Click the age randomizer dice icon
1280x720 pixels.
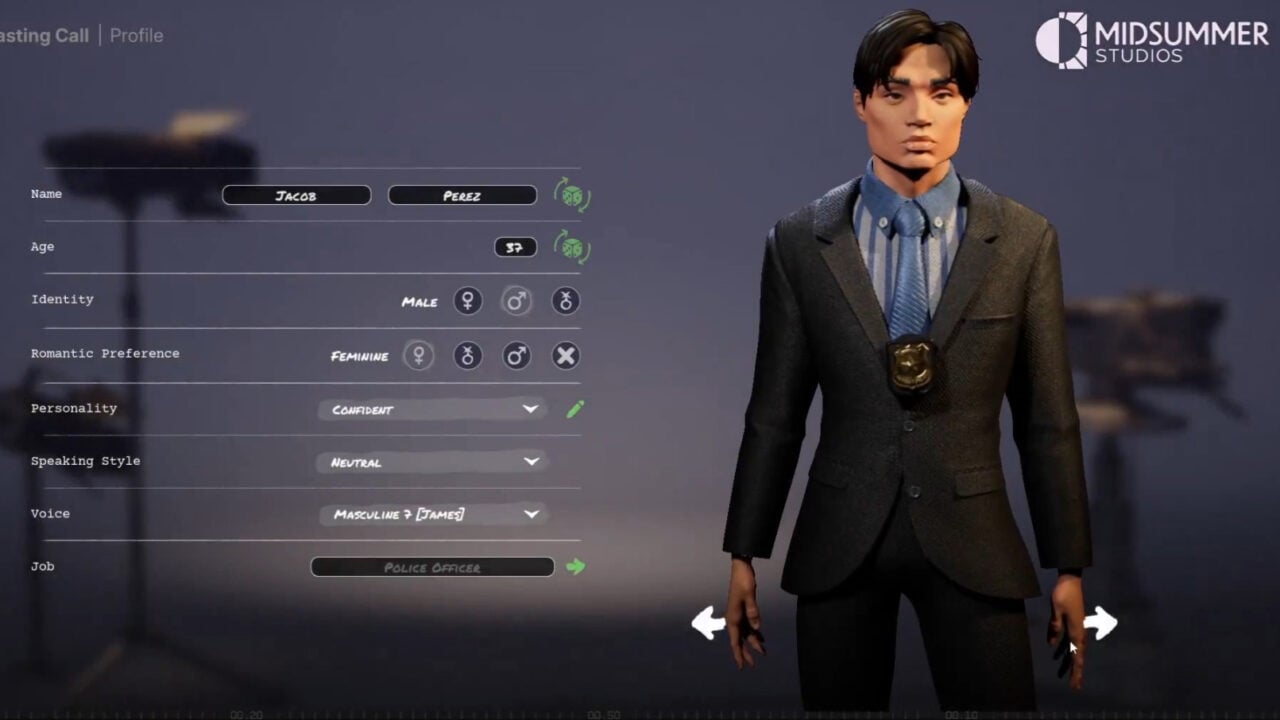[x=572, y=247]
